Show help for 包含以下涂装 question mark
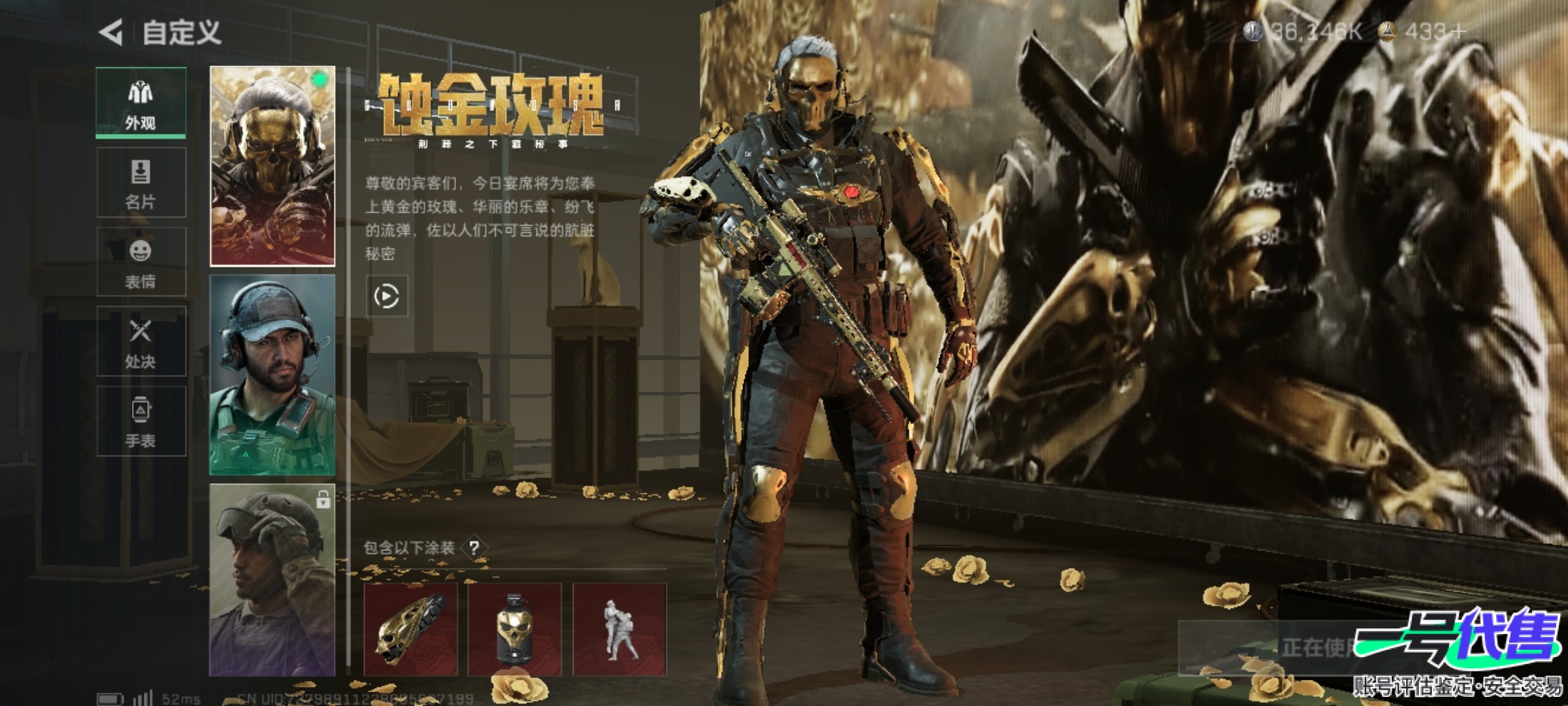This screenshot has height=706, width=1568. coord(475,548)
